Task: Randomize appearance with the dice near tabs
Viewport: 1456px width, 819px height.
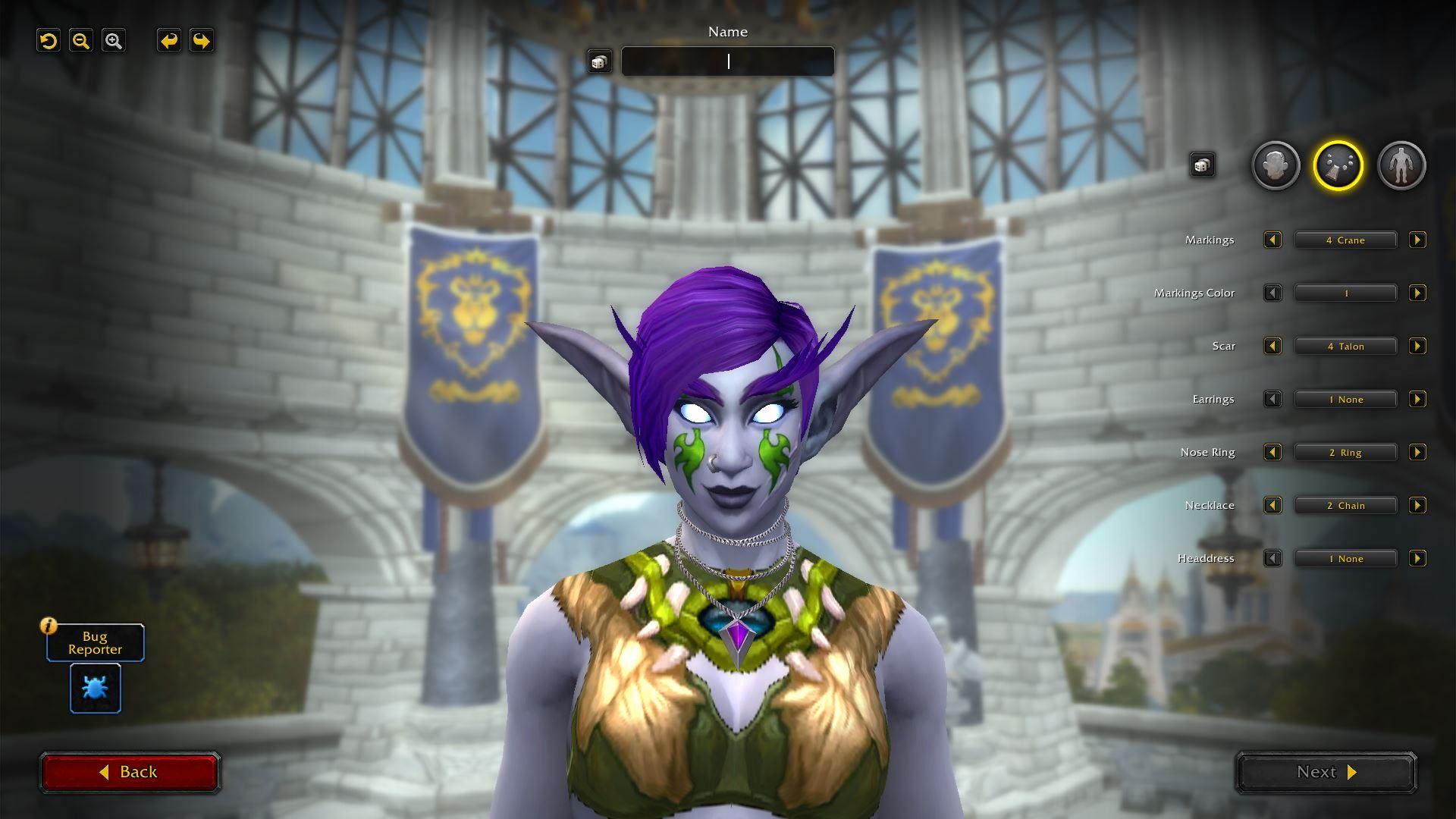Action: [x=1202, y=165]
